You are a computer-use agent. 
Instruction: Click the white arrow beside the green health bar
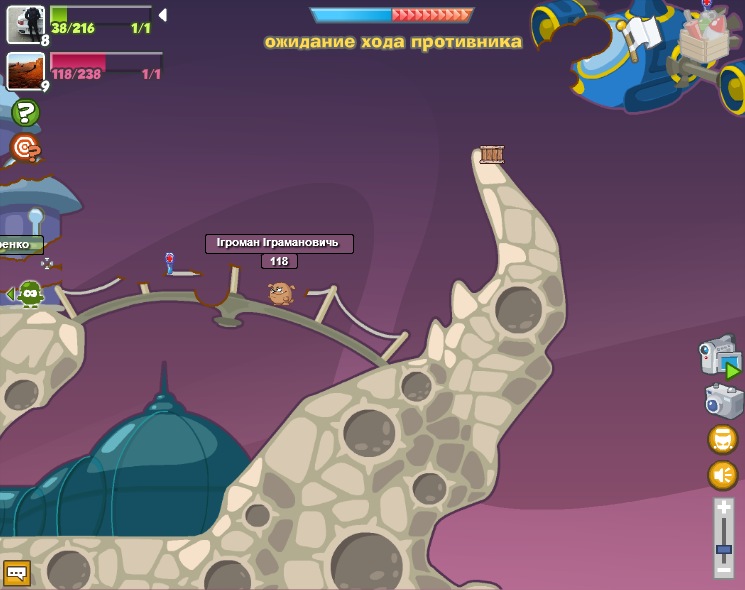pyautogui.click(x=163, y=15)
